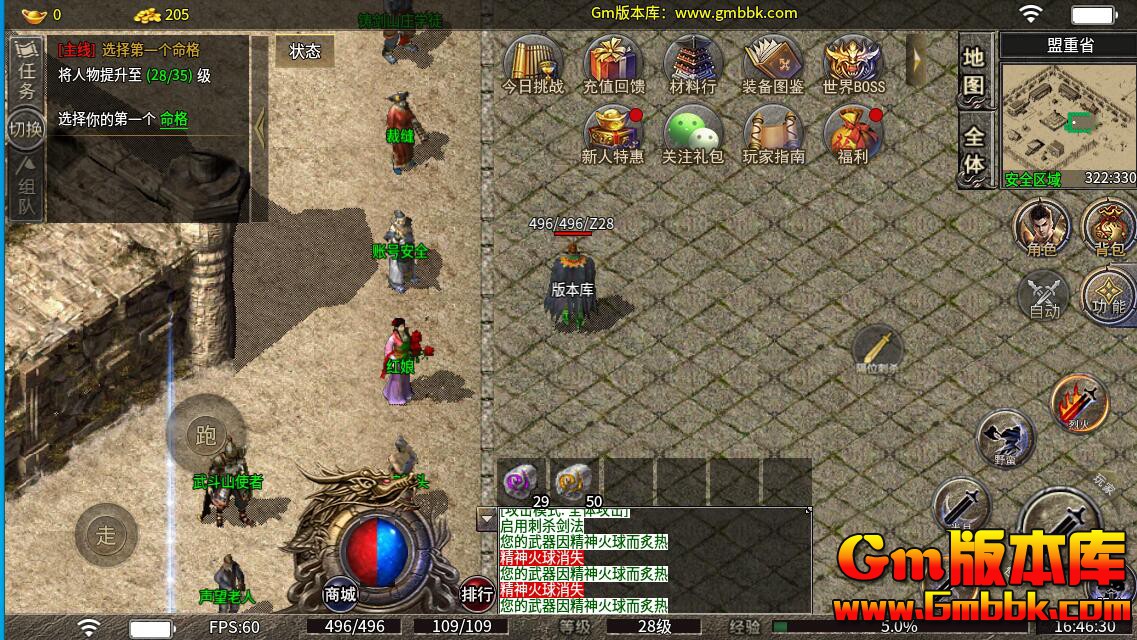Toggle the 自动 auto-combat button

[1044, 297]
